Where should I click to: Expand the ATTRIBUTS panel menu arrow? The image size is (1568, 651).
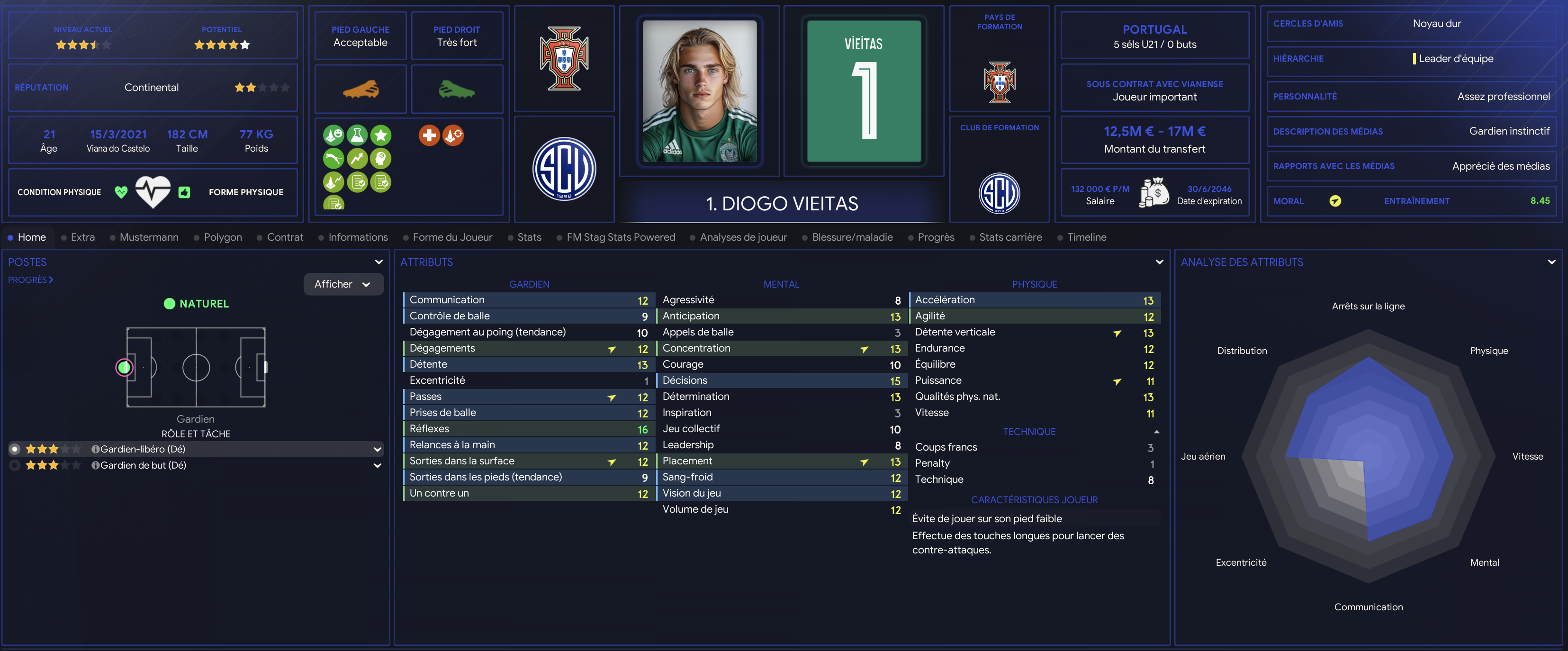pyautogui.click(x=1159, y=262)
